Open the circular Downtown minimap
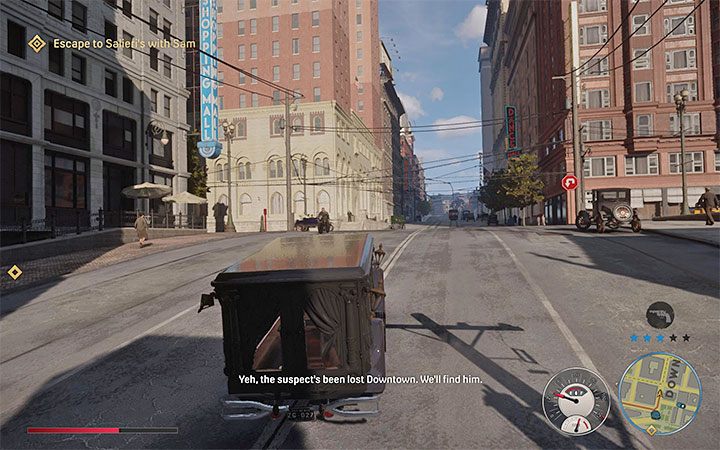720x450 pixels. coord(660,392)
